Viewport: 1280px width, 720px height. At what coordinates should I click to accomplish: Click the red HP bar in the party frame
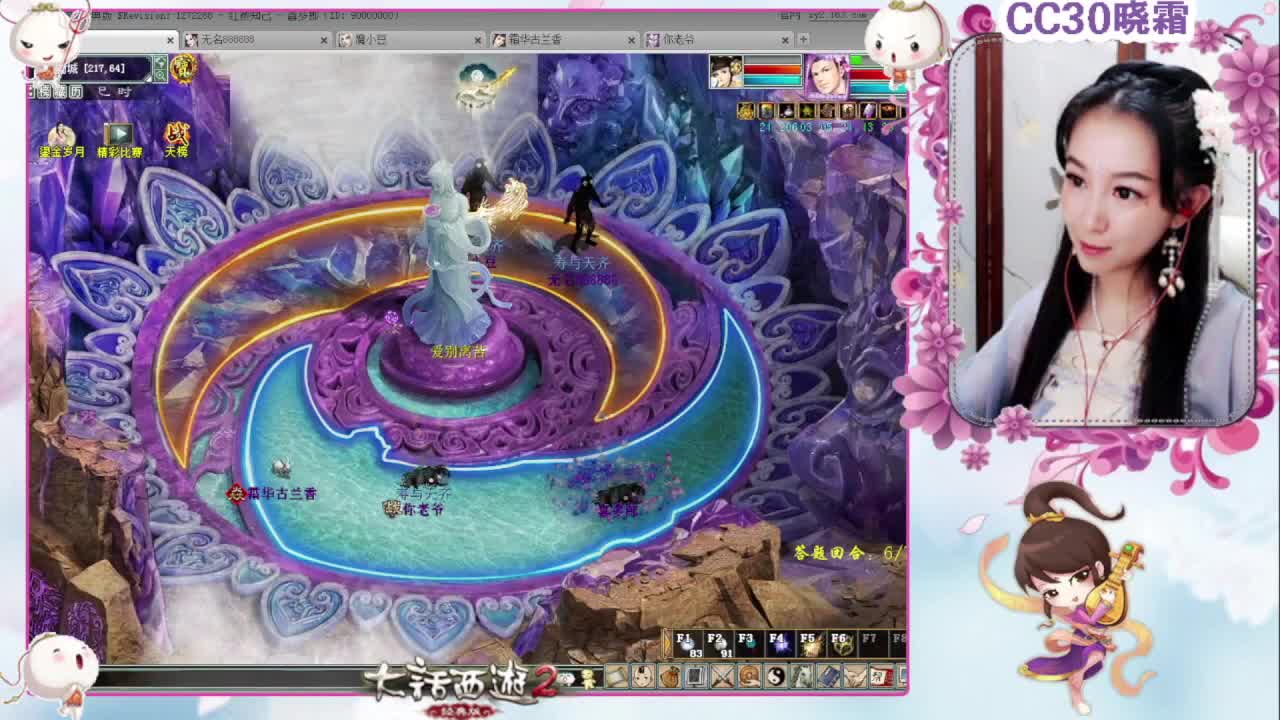[772, 69]
